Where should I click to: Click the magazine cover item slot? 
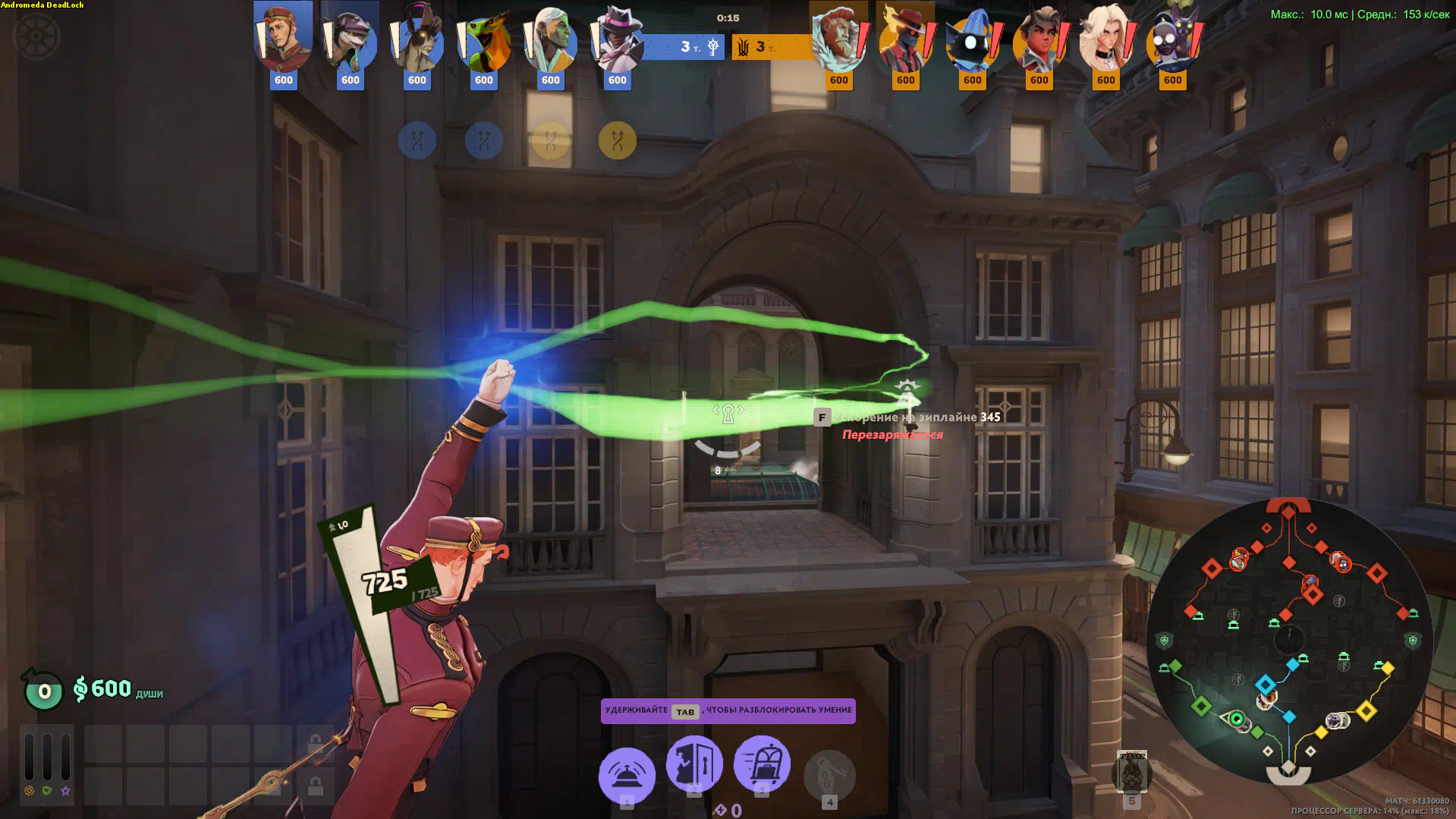(x=1132, y=772)
